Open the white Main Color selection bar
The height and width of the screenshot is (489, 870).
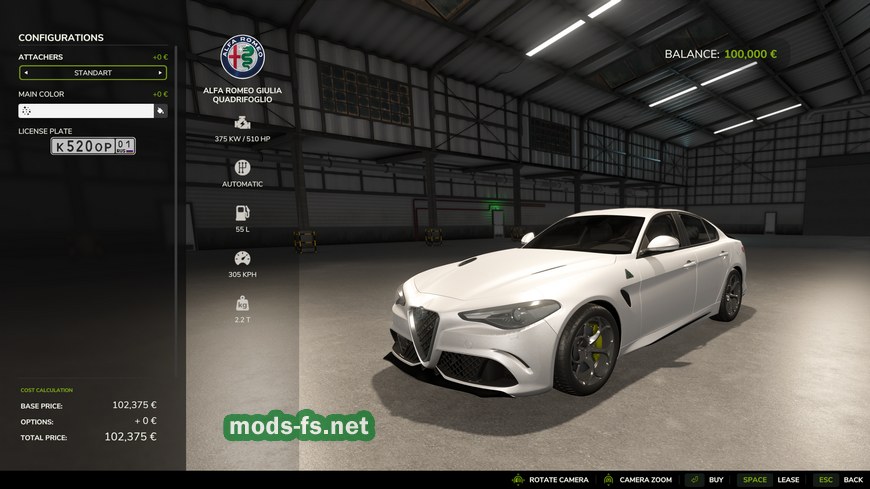tap(86, 111)
